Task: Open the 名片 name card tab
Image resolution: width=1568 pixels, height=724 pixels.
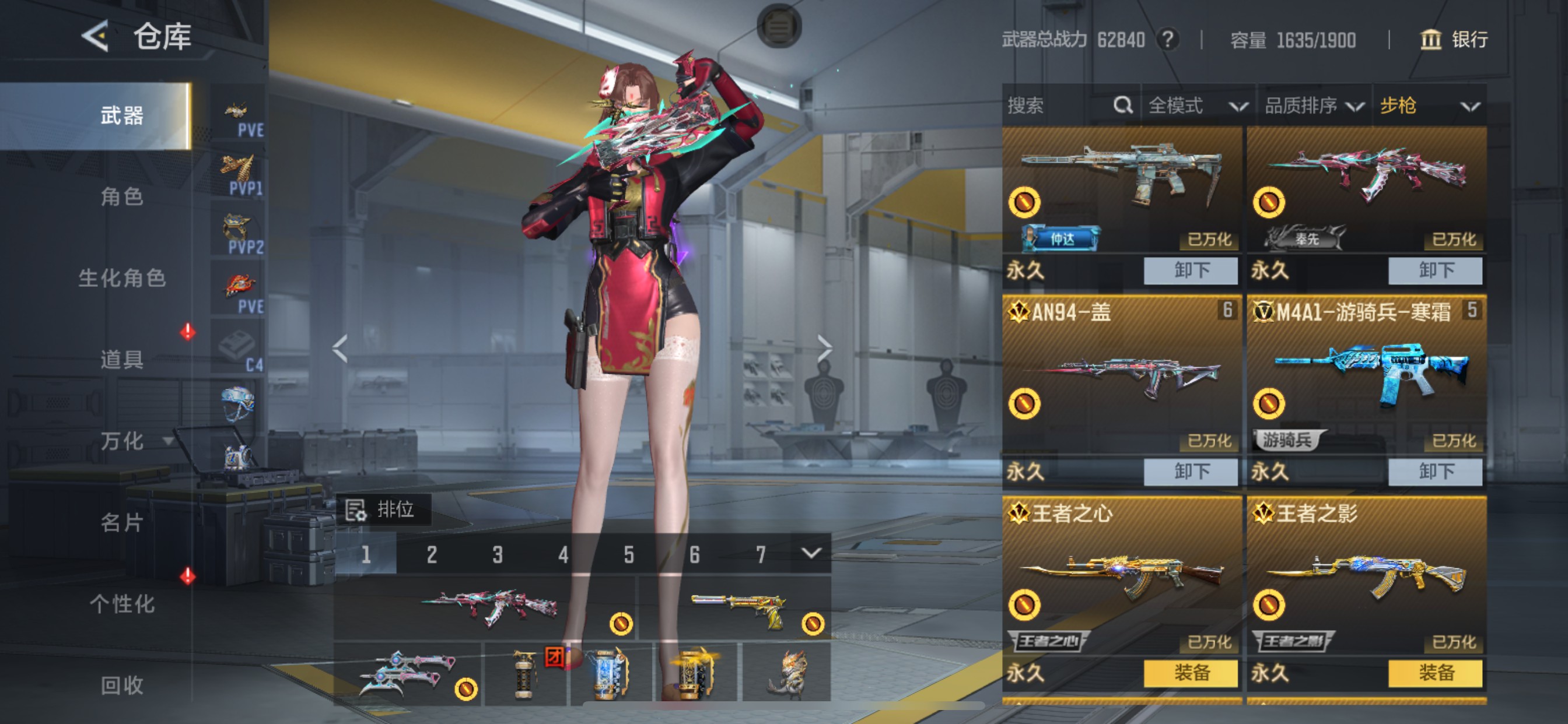Action: point(122,522)
